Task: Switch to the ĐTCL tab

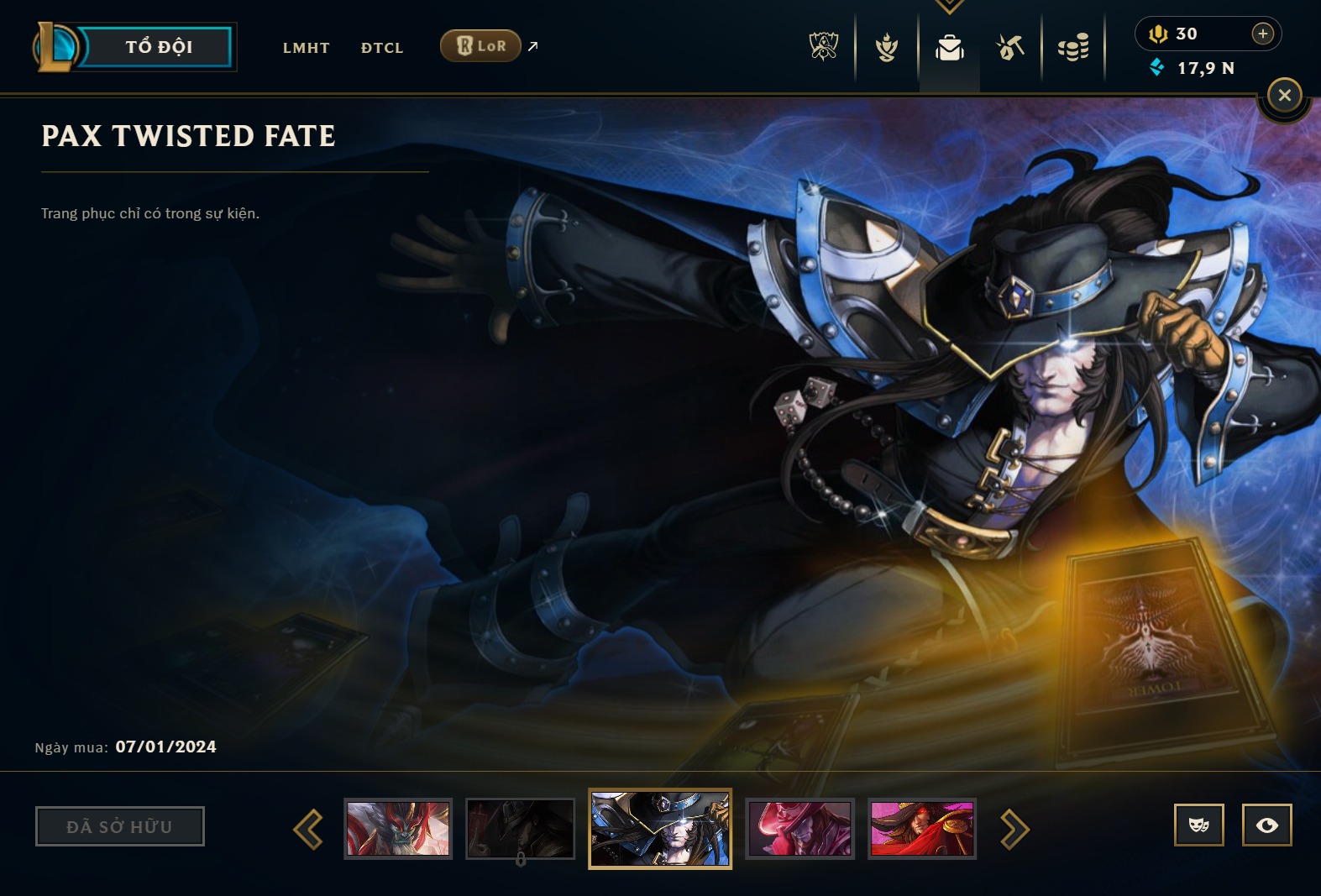Action: click(382, 48)
